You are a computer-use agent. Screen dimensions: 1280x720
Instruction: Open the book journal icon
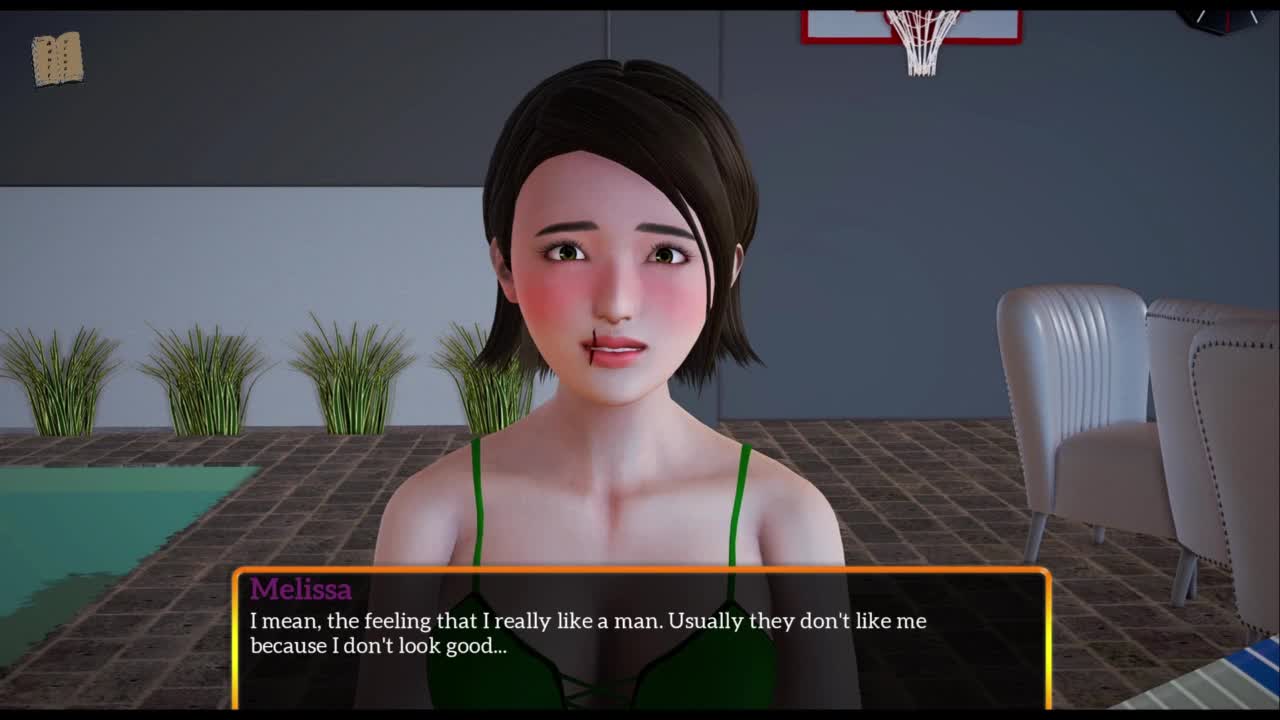pyautogui.click(x=57, y=59)
